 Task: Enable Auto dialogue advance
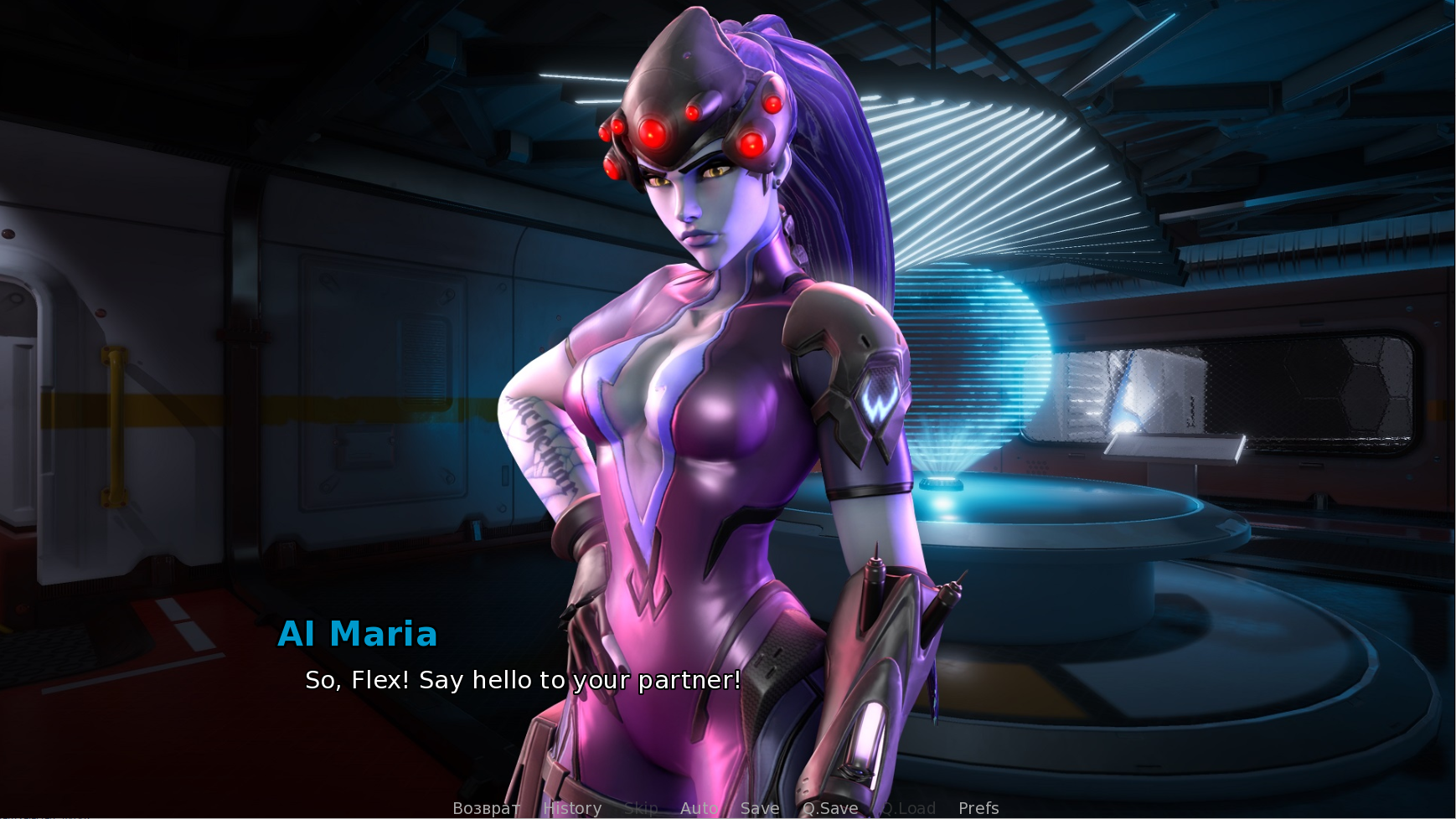(x=699, y=808)
